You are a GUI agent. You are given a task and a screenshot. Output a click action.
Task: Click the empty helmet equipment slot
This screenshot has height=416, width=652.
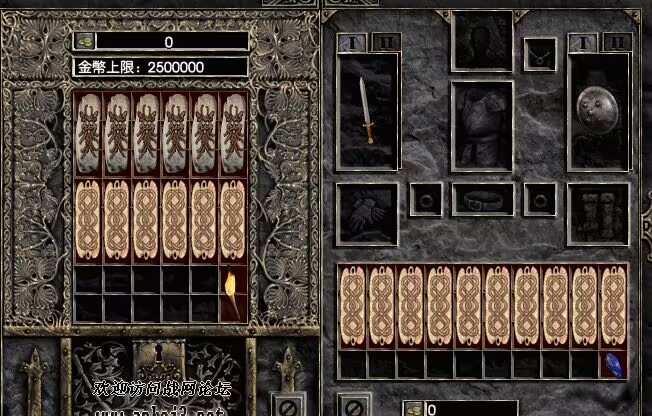pos(482,41)
